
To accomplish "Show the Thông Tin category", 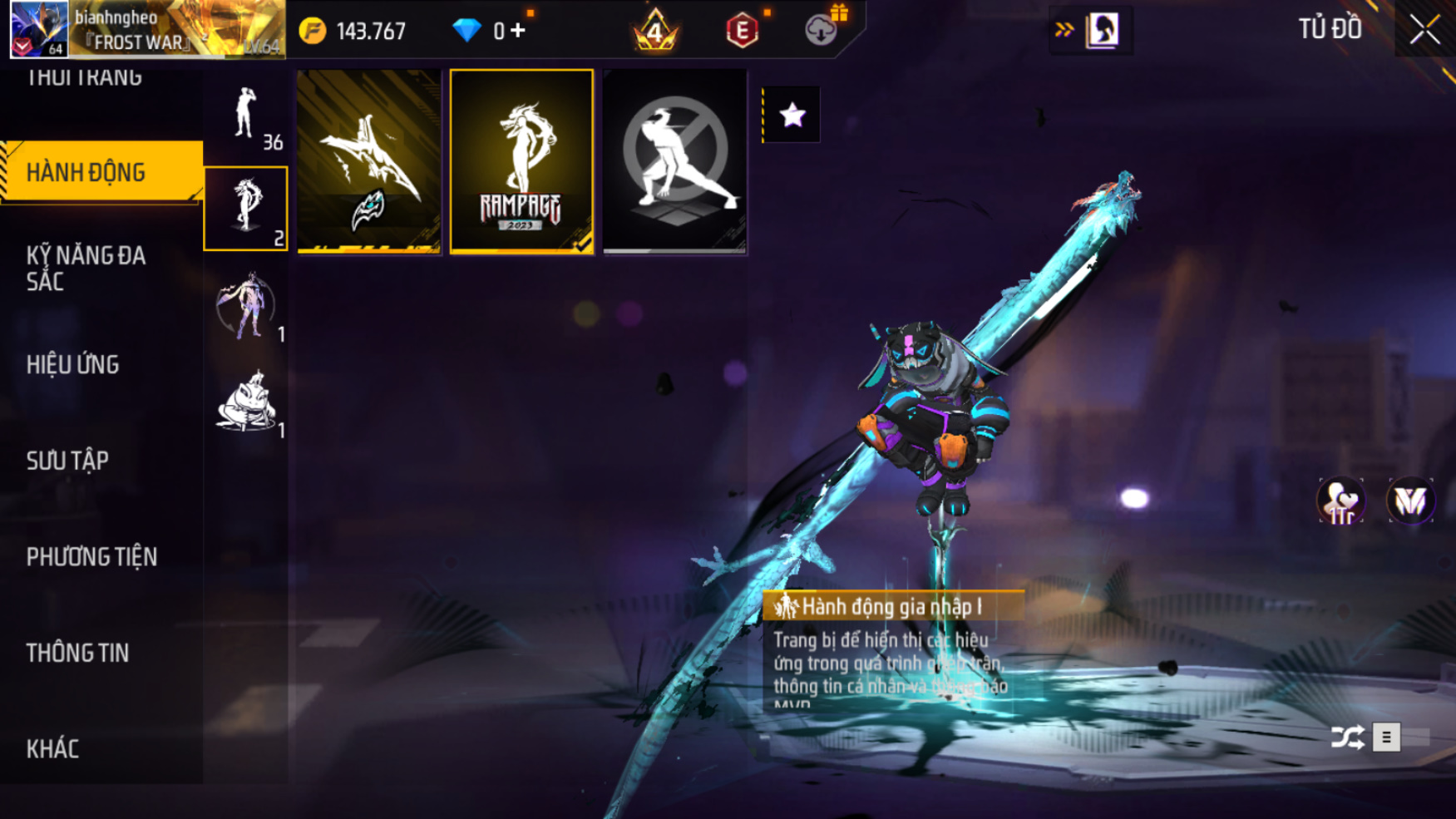I will coord(78,653).
